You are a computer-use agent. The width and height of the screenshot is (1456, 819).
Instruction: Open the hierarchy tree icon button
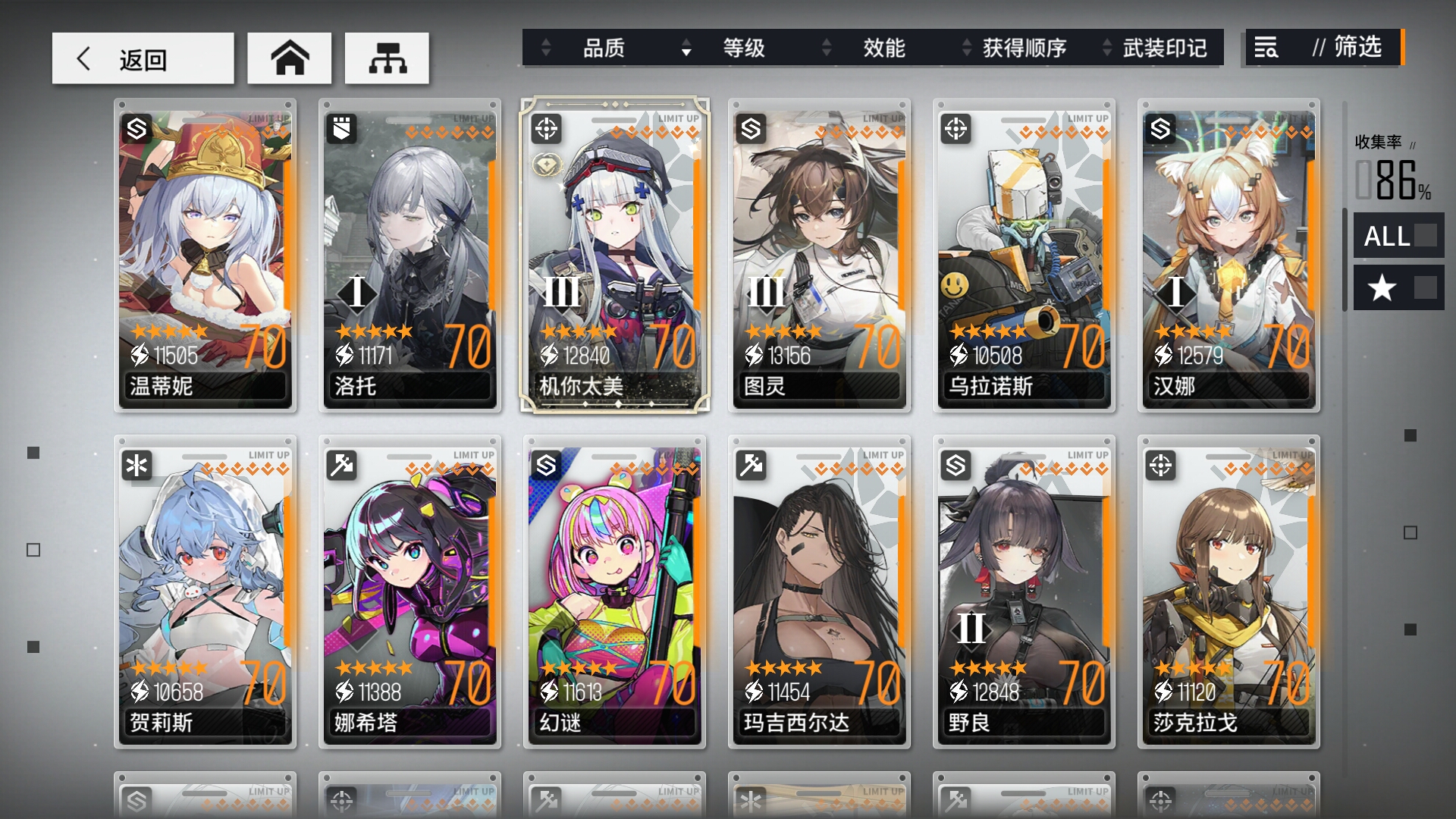point(387,58)
